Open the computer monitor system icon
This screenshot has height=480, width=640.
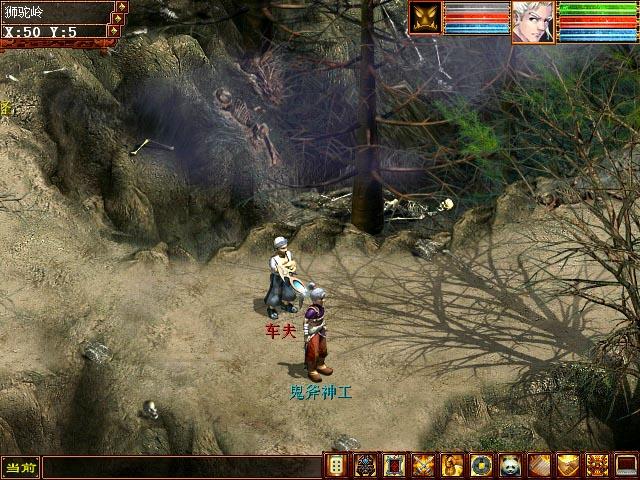click(625, 465)
